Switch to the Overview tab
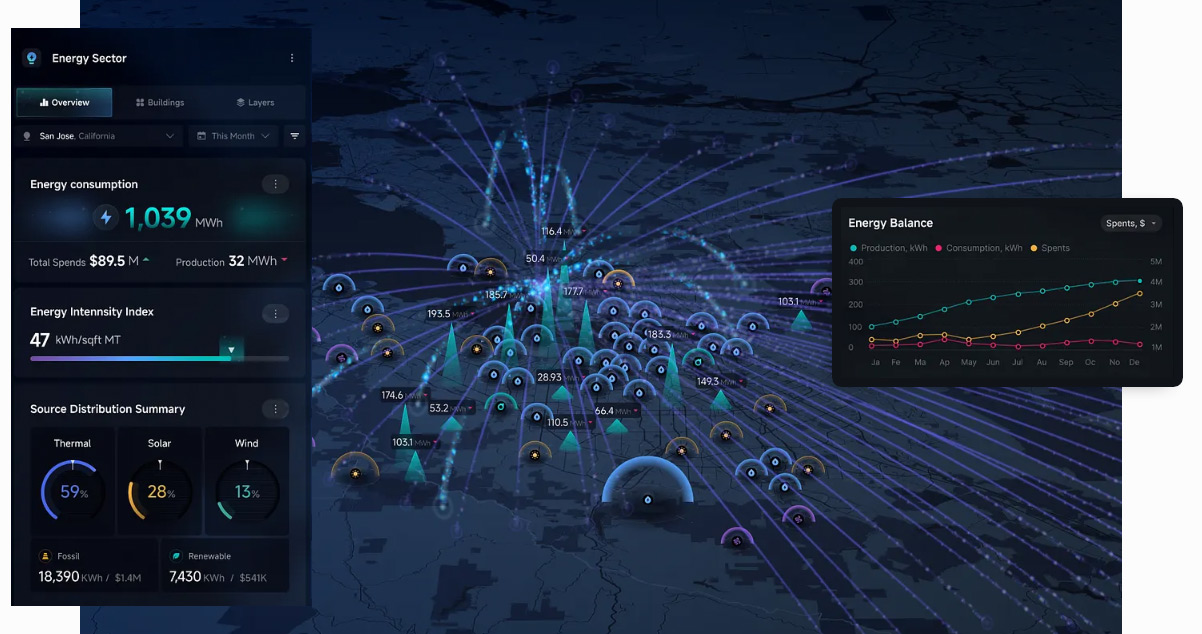 click(x=65, y=102)
